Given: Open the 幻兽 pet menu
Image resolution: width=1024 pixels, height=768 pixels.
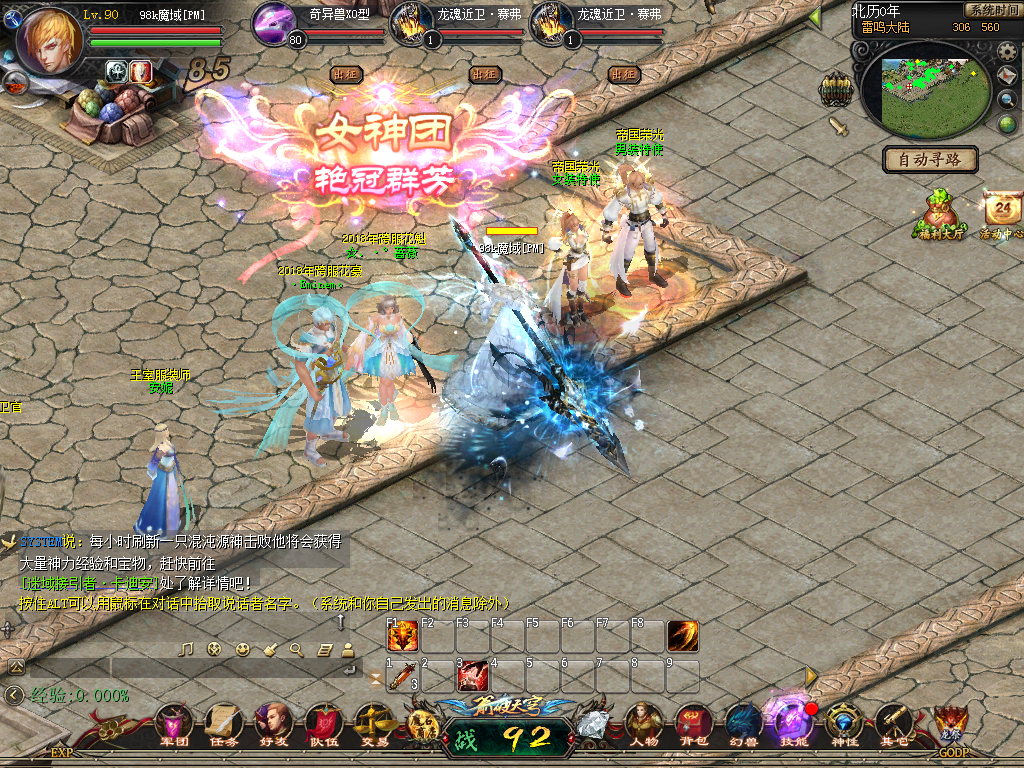Looking at the screenshot, I should click(743, 722).
